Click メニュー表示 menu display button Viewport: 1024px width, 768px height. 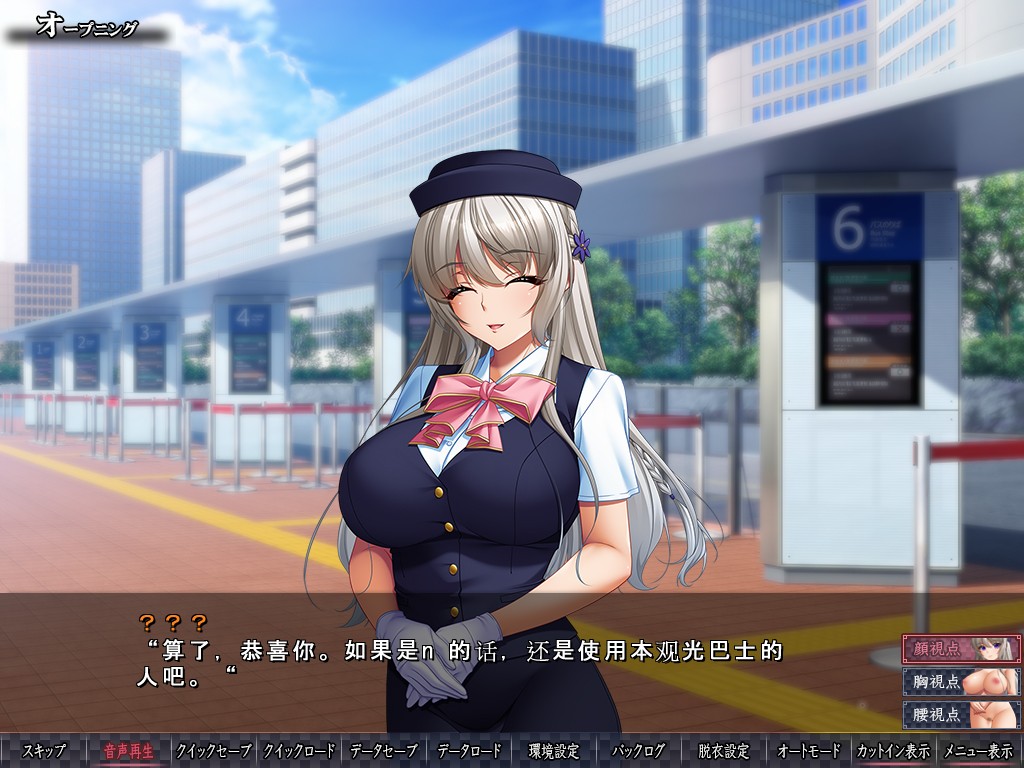(x=978, y=751)
